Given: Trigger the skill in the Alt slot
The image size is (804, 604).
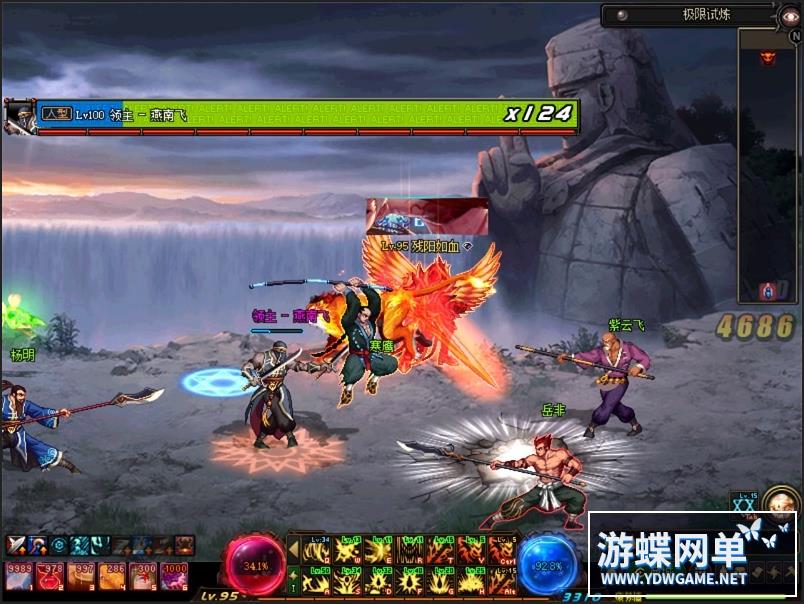Looking at the screenshot, I should point(502,580).
